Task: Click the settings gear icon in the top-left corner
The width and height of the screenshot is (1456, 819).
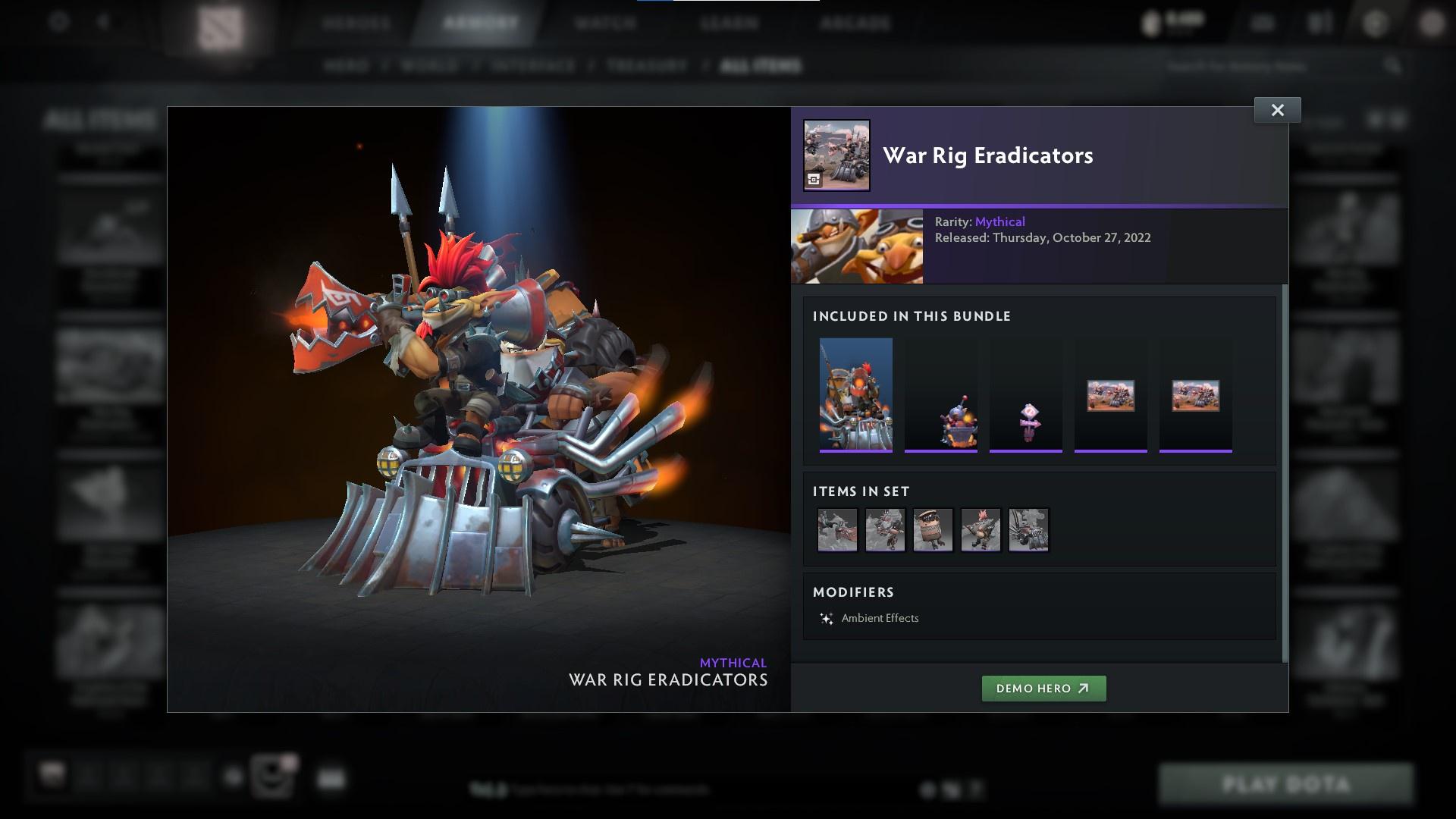Action: [x=57, y=23]
